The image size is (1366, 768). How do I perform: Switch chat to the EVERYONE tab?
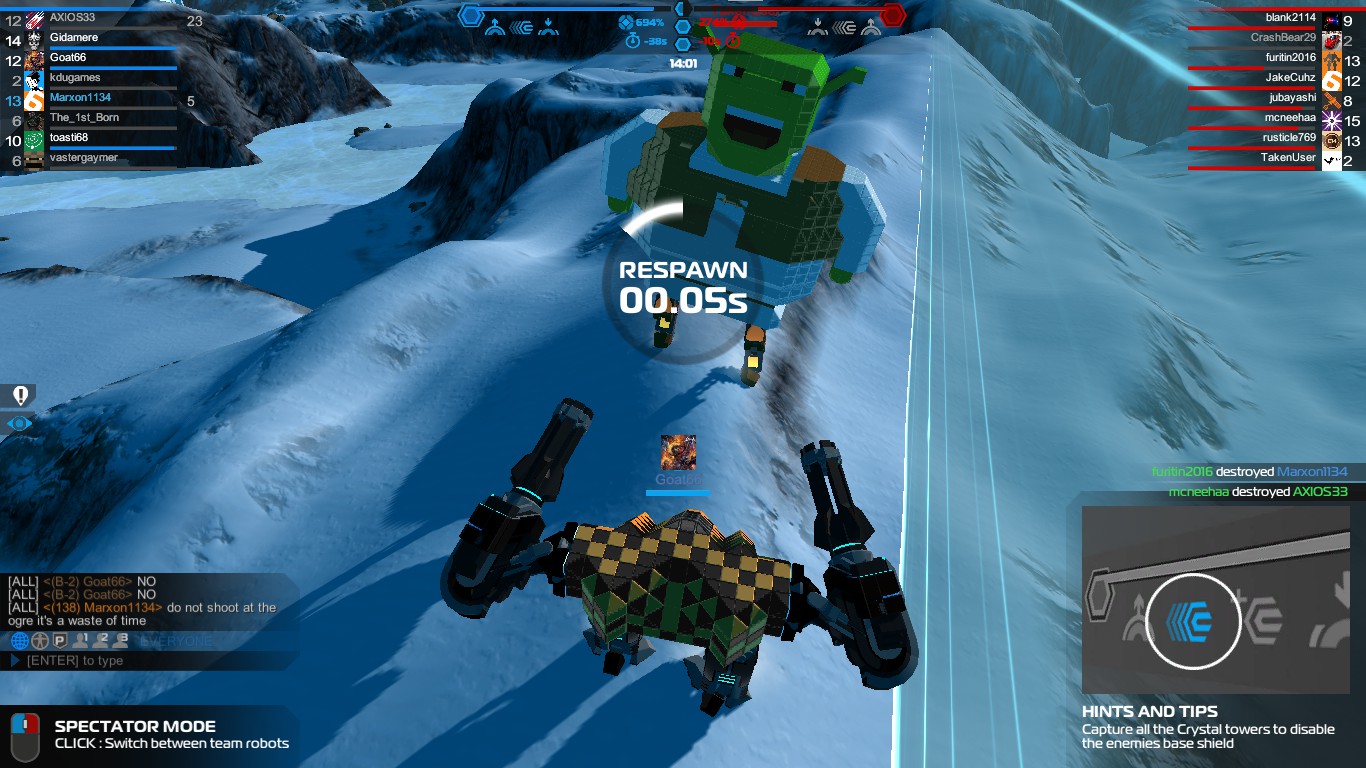[175, 640]
